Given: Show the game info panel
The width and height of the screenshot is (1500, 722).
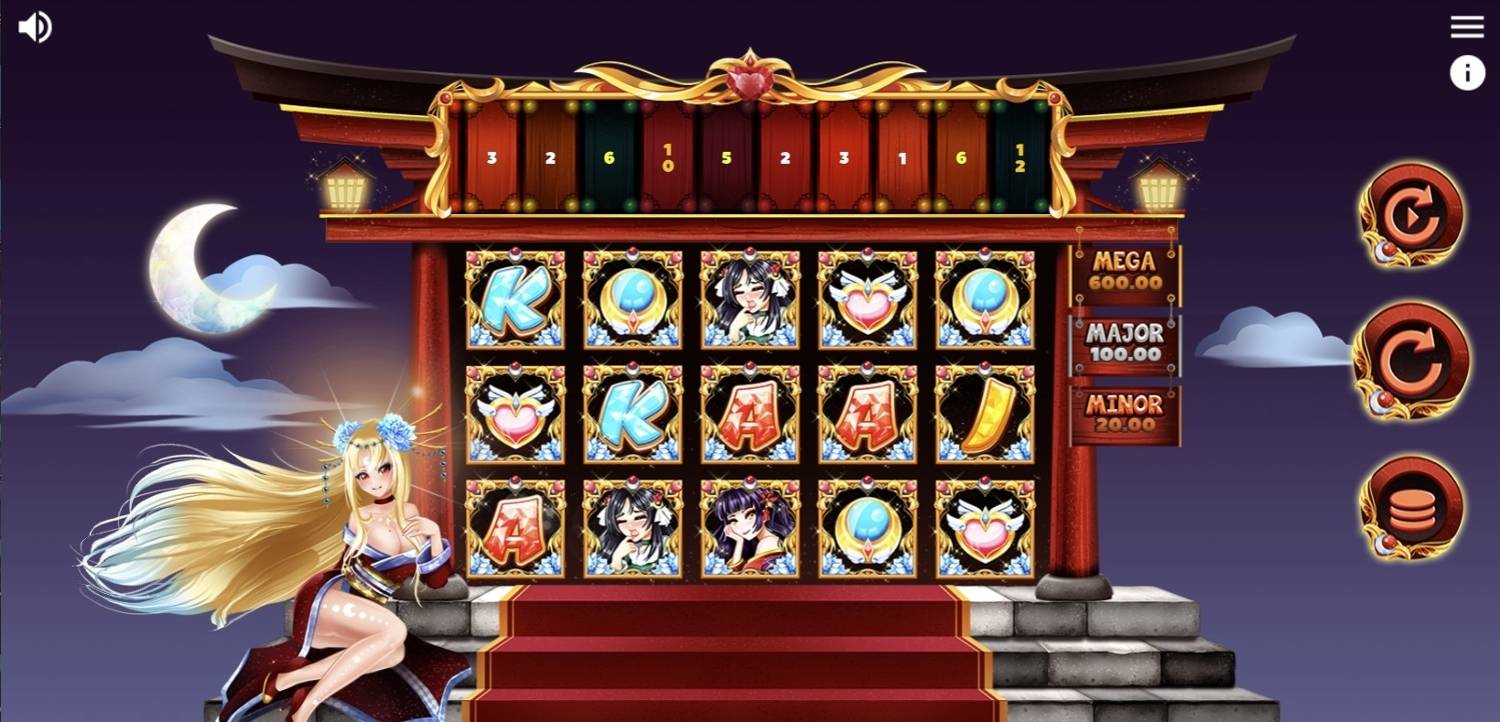Looking at the screenshot, I should click(x=1467, y=73).
